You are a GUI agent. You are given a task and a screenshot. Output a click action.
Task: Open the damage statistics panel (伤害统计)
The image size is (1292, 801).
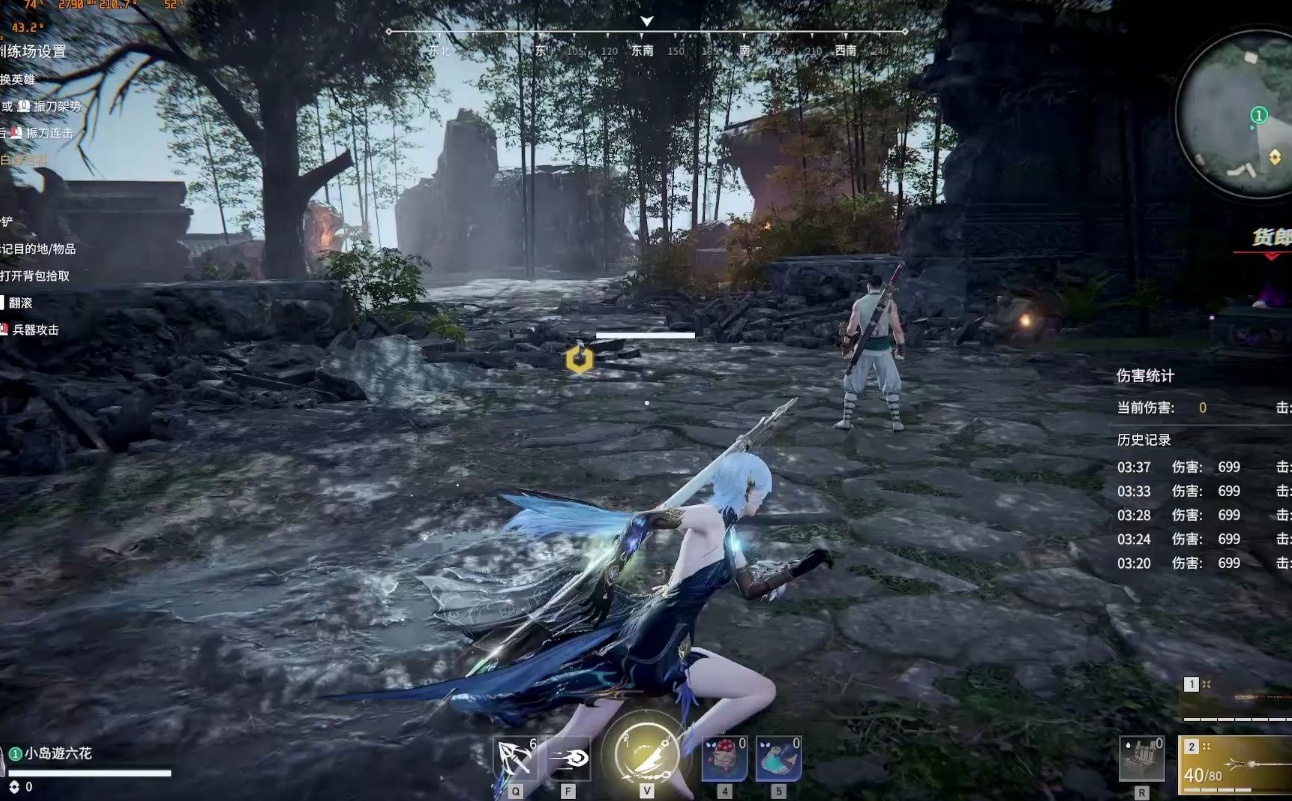pos(1145,376)
